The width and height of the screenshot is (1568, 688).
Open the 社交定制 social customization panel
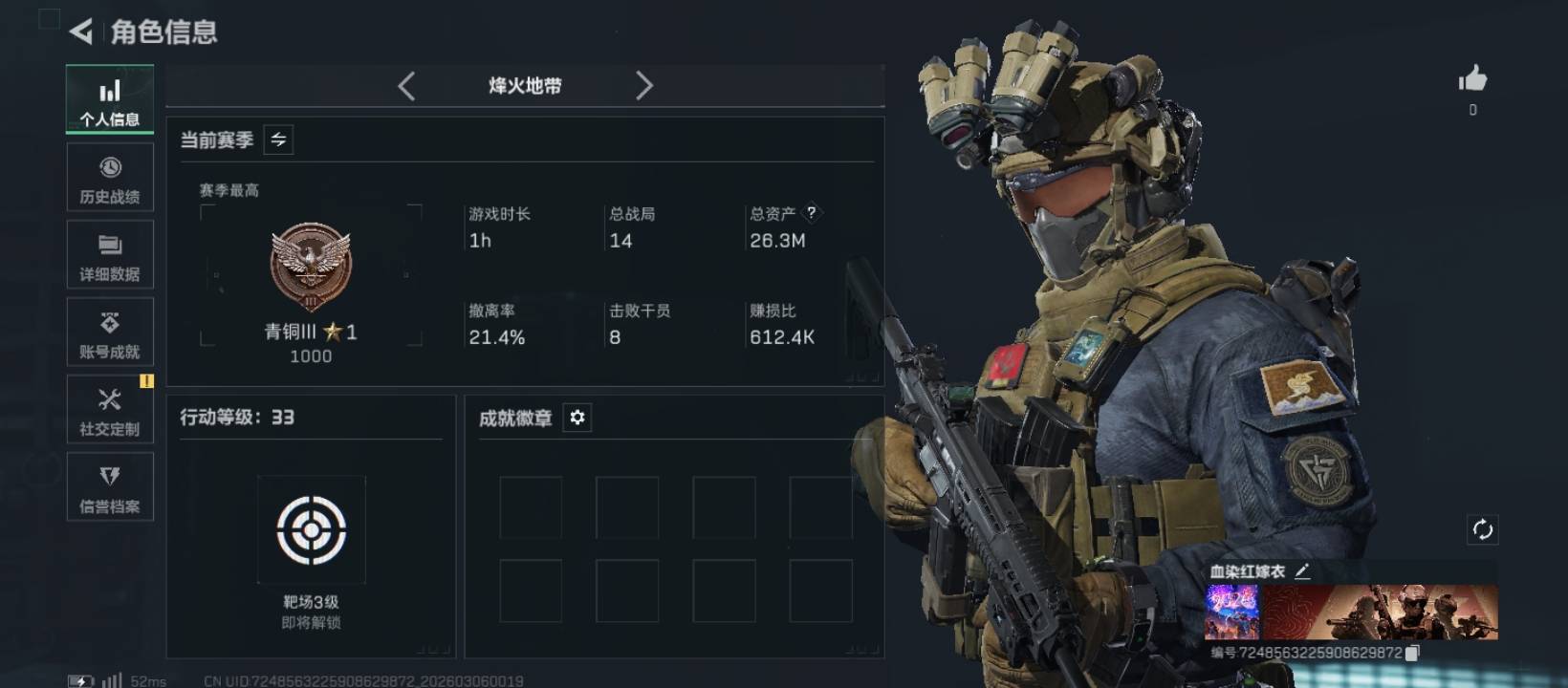coord(109,409)
